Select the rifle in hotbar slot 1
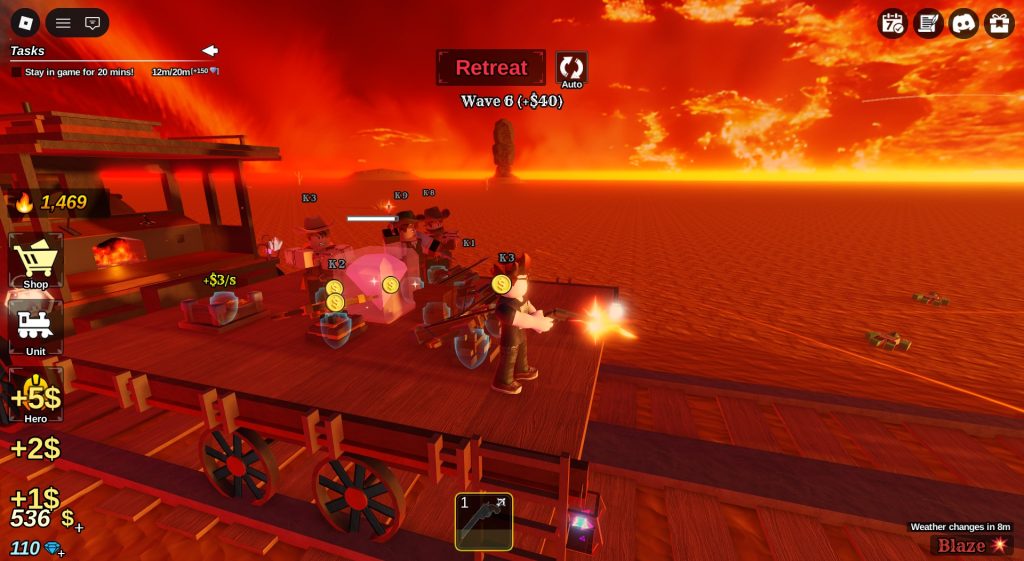This screenshot has height=561, width=1024. pyautogui.click(x=484, y=521)
